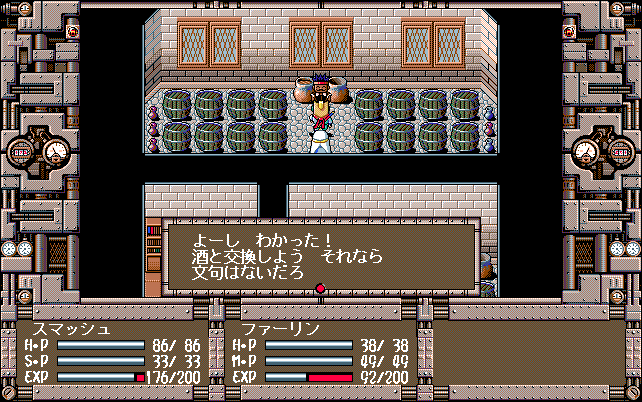Screen dimensions: 642x402
Task: Select スマッシュ's party status panel
Action: point(111,353)
